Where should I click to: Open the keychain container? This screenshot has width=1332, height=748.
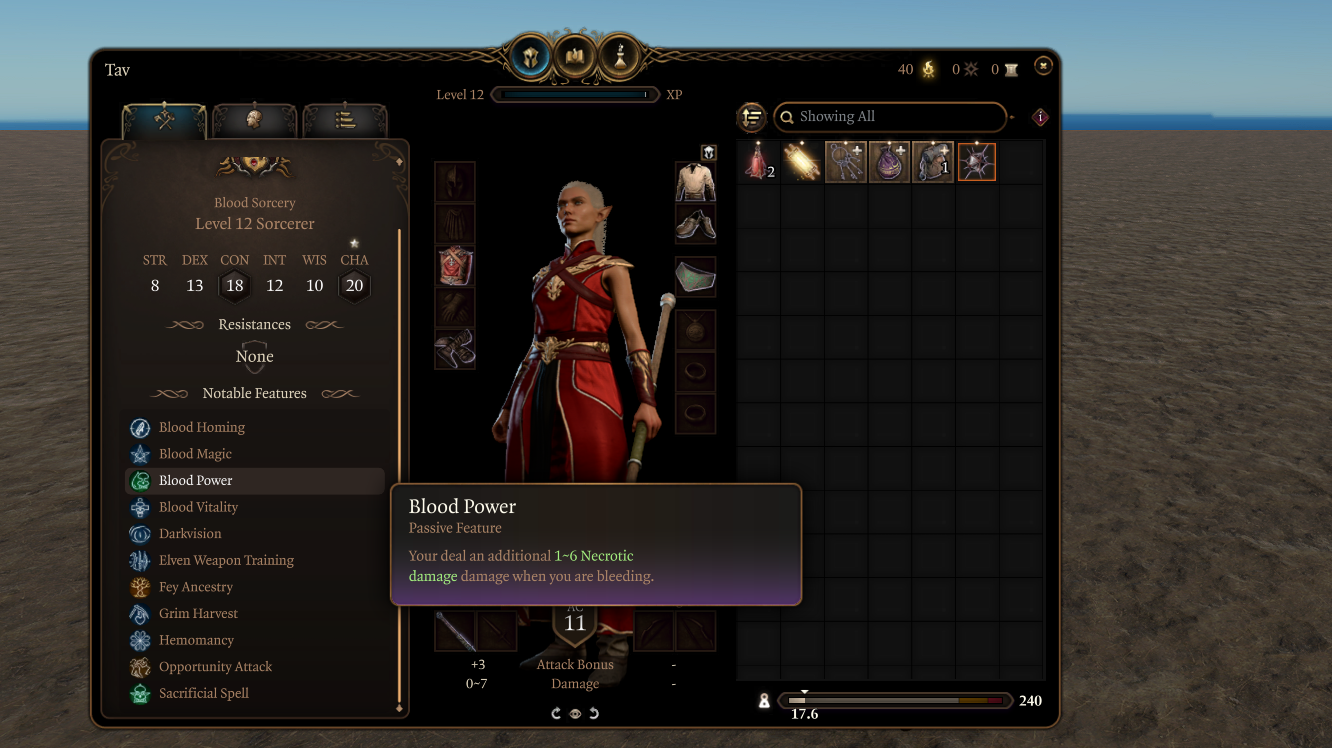point(845,162)
